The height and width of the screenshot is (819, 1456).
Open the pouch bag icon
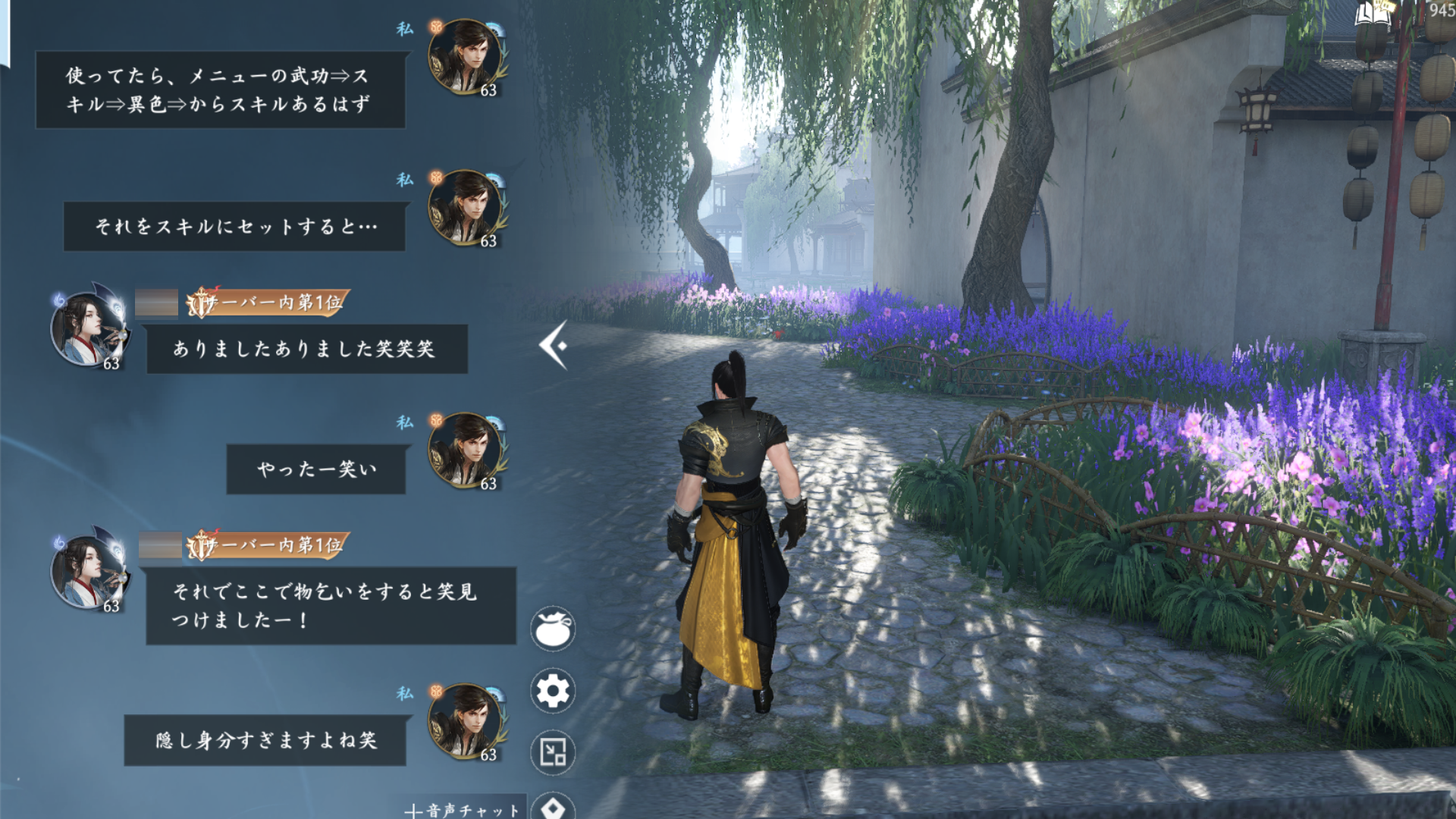(x=553, y=629)
